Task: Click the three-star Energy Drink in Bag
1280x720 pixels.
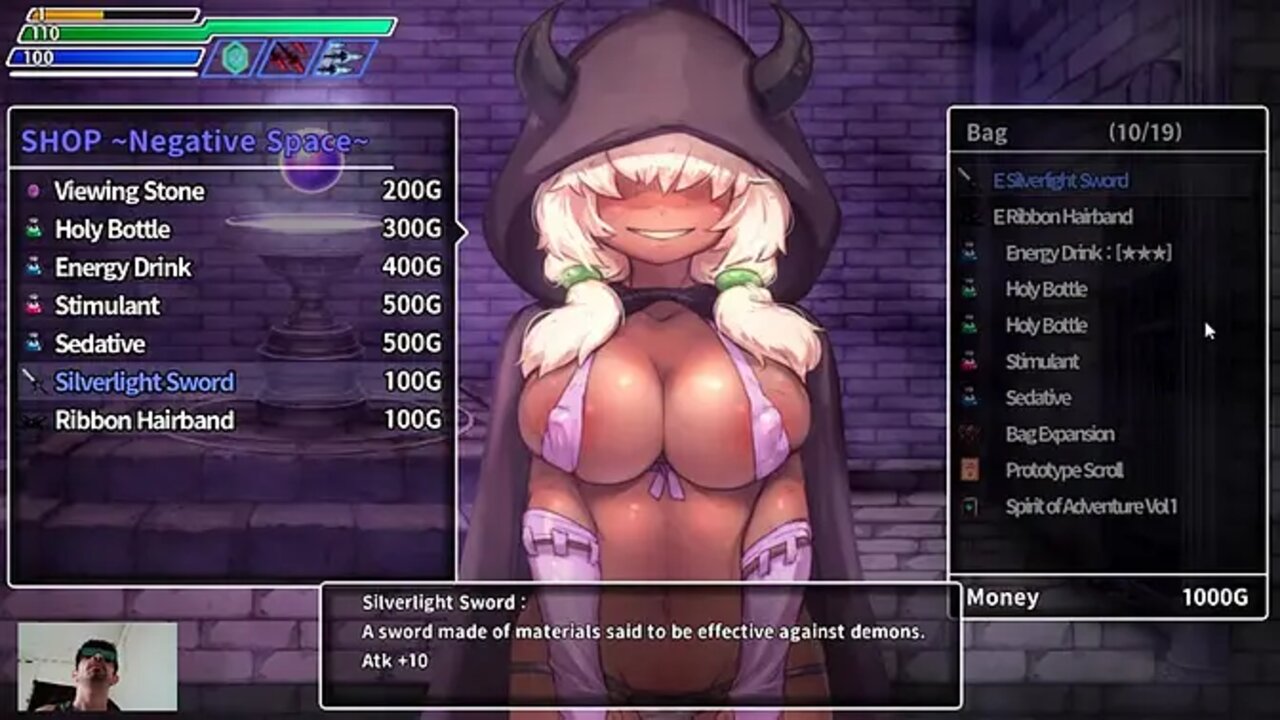Action: (x=1088, y=253)
